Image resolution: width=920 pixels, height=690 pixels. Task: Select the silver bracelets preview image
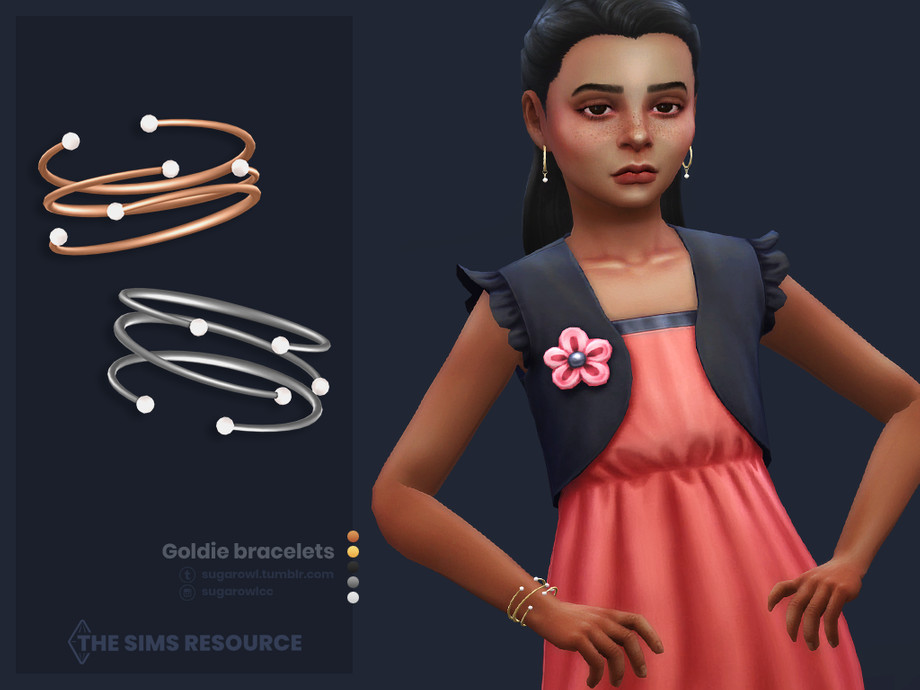tap(218, 362)
